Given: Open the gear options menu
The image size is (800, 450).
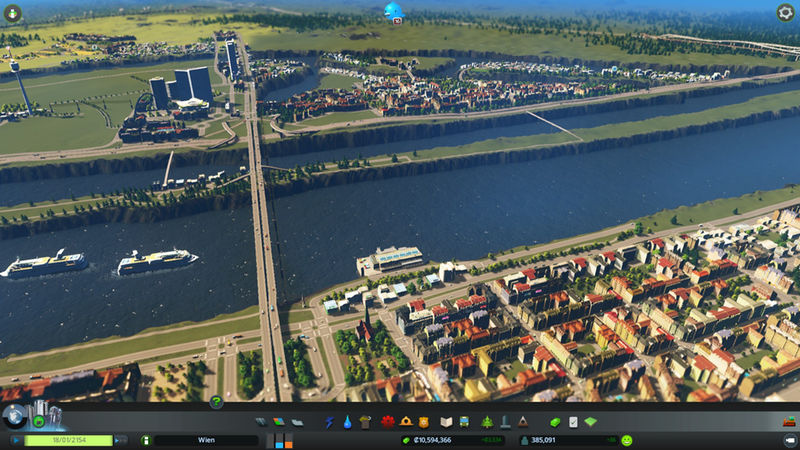Looking at the screenshot, I should [785, 12].
